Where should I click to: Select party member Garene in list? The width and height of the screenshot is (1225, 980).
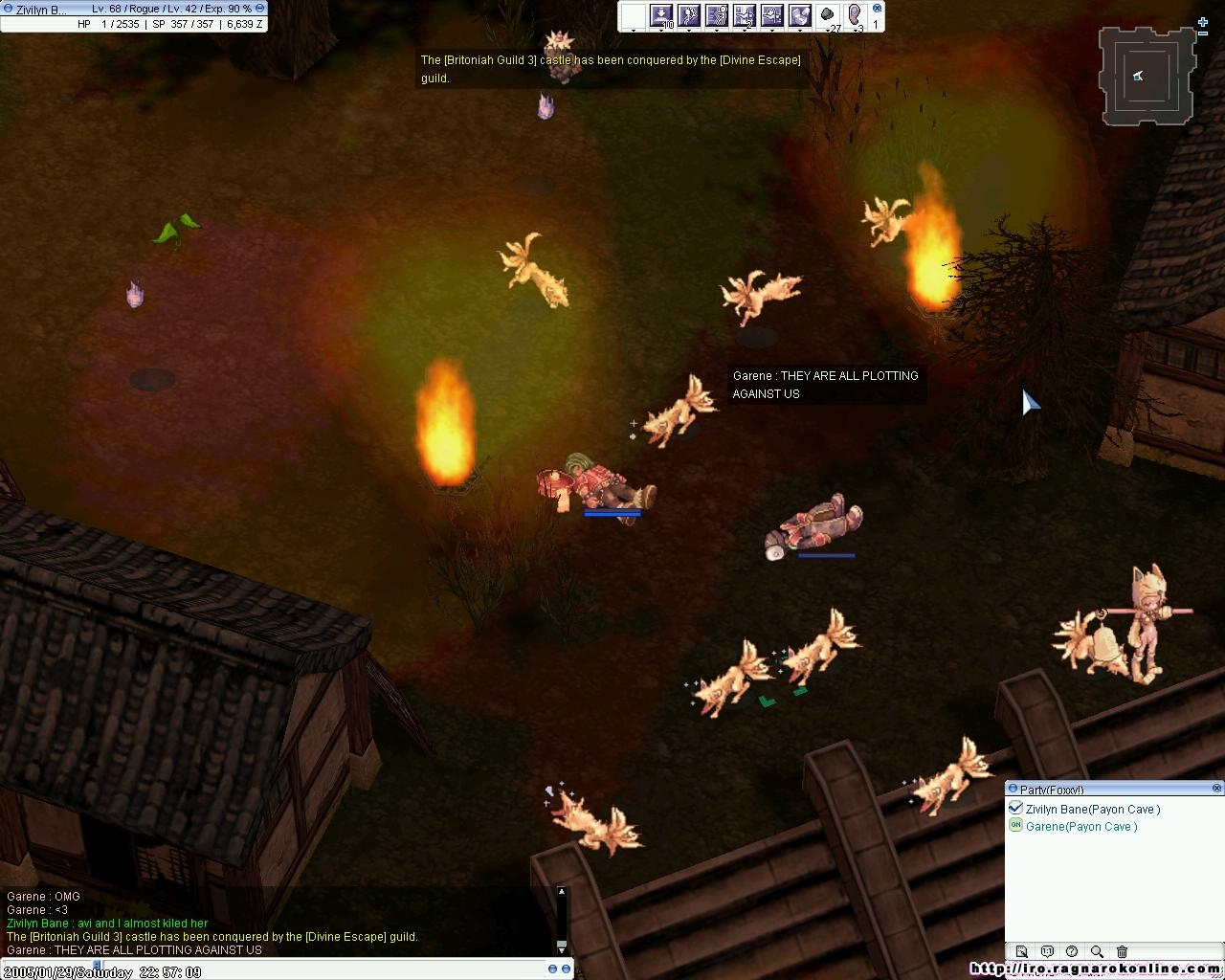coord(1080,827)
